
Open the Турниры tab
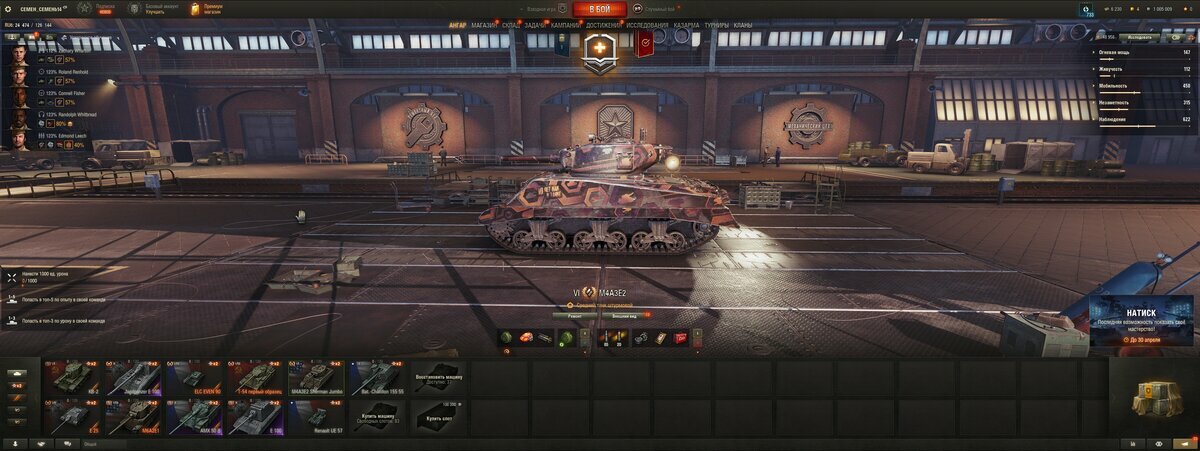[716, 24]
